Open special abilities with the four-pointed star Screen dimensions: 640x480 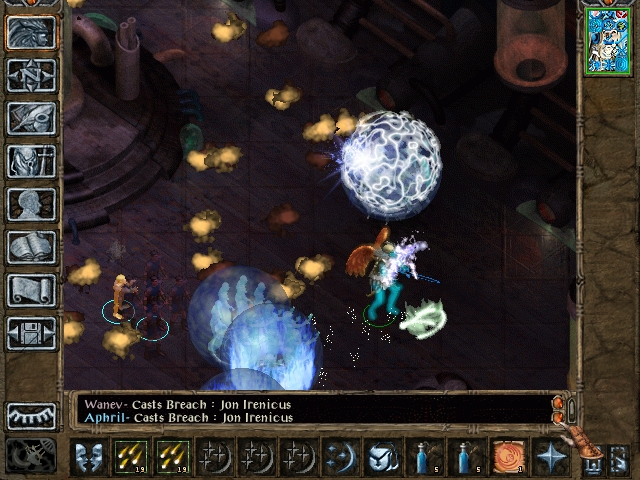coord(547,457)
